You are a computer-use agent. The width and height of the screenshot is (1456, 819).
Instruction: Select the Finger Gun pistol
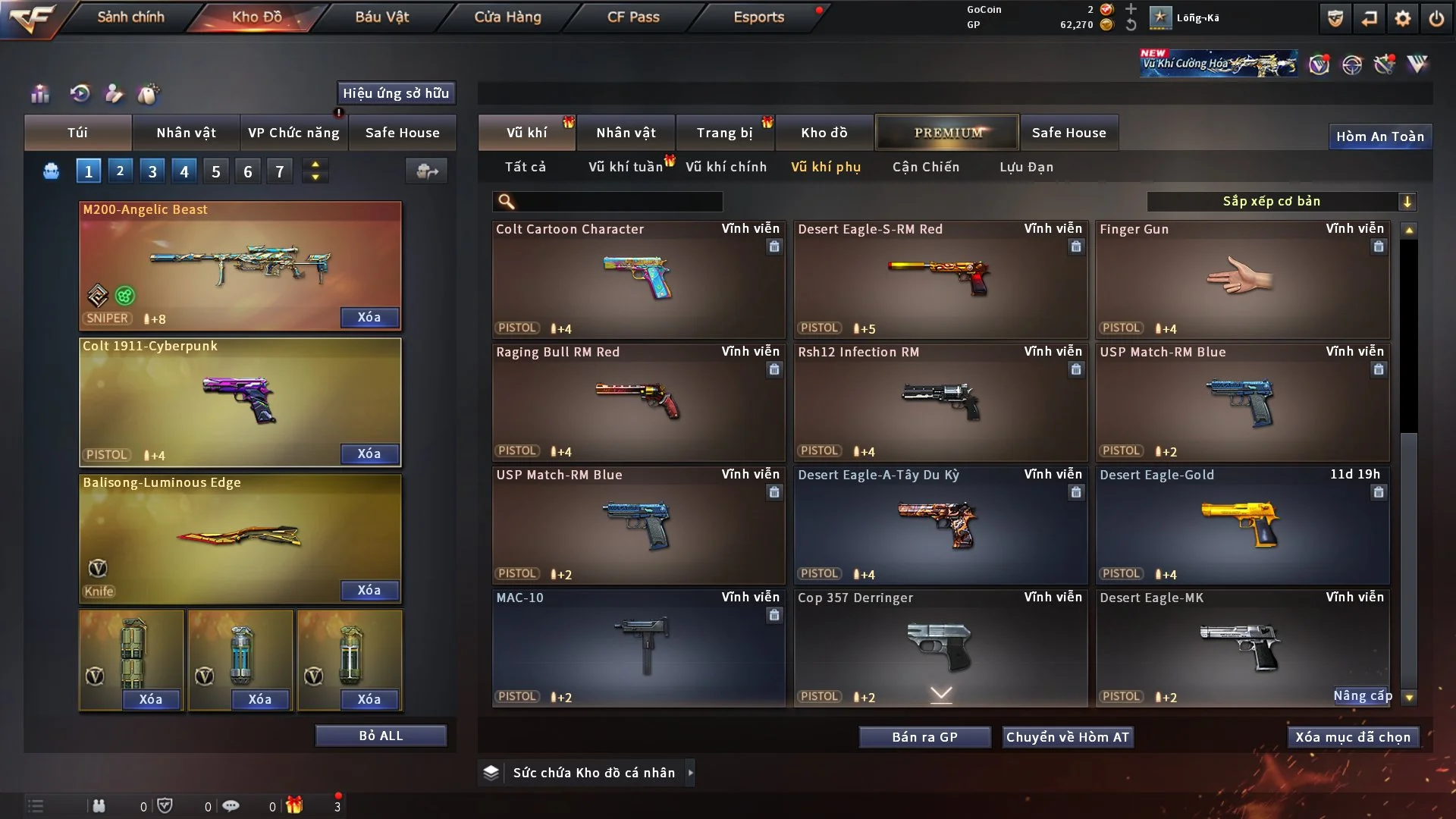point(1242,279)
